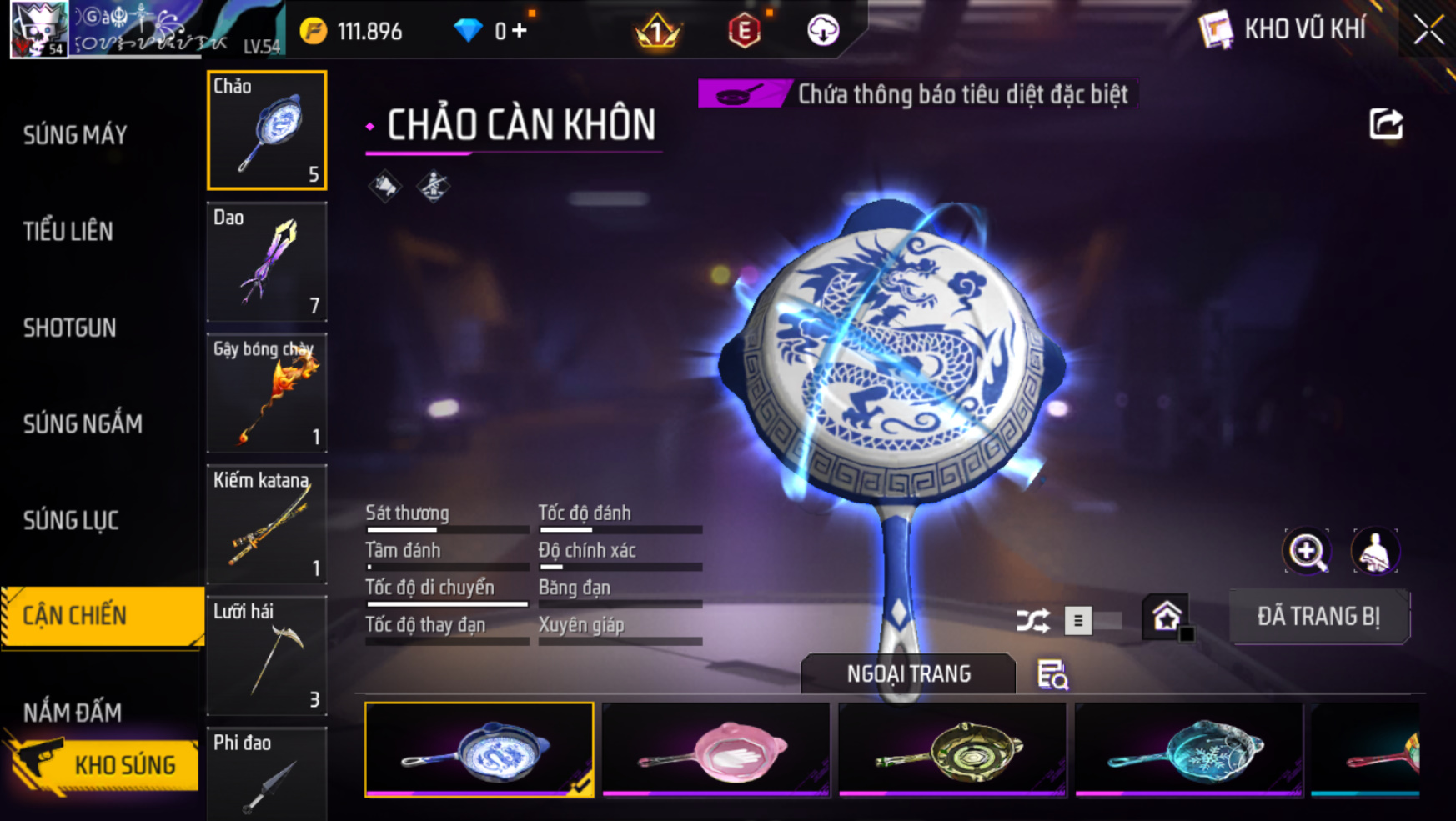
Task: Select the pink pan skin thumbnail
Action: (x=715, y=750)
